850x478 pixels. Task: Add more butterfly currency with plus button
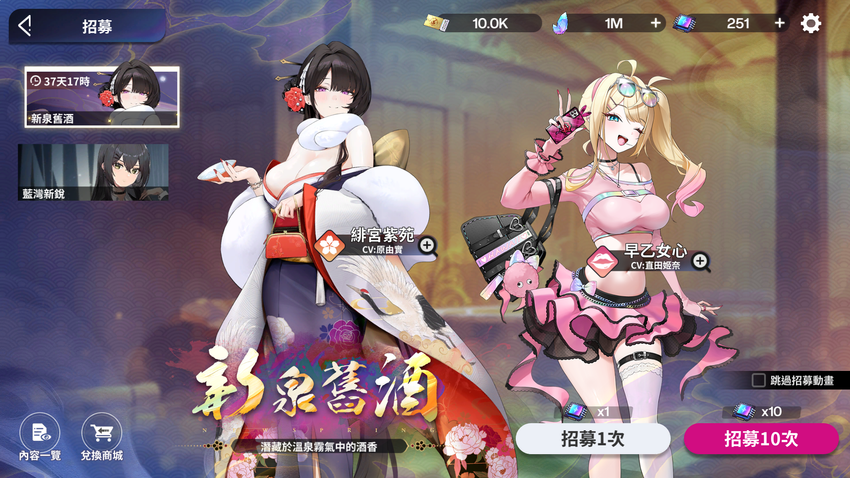[655, 23]
